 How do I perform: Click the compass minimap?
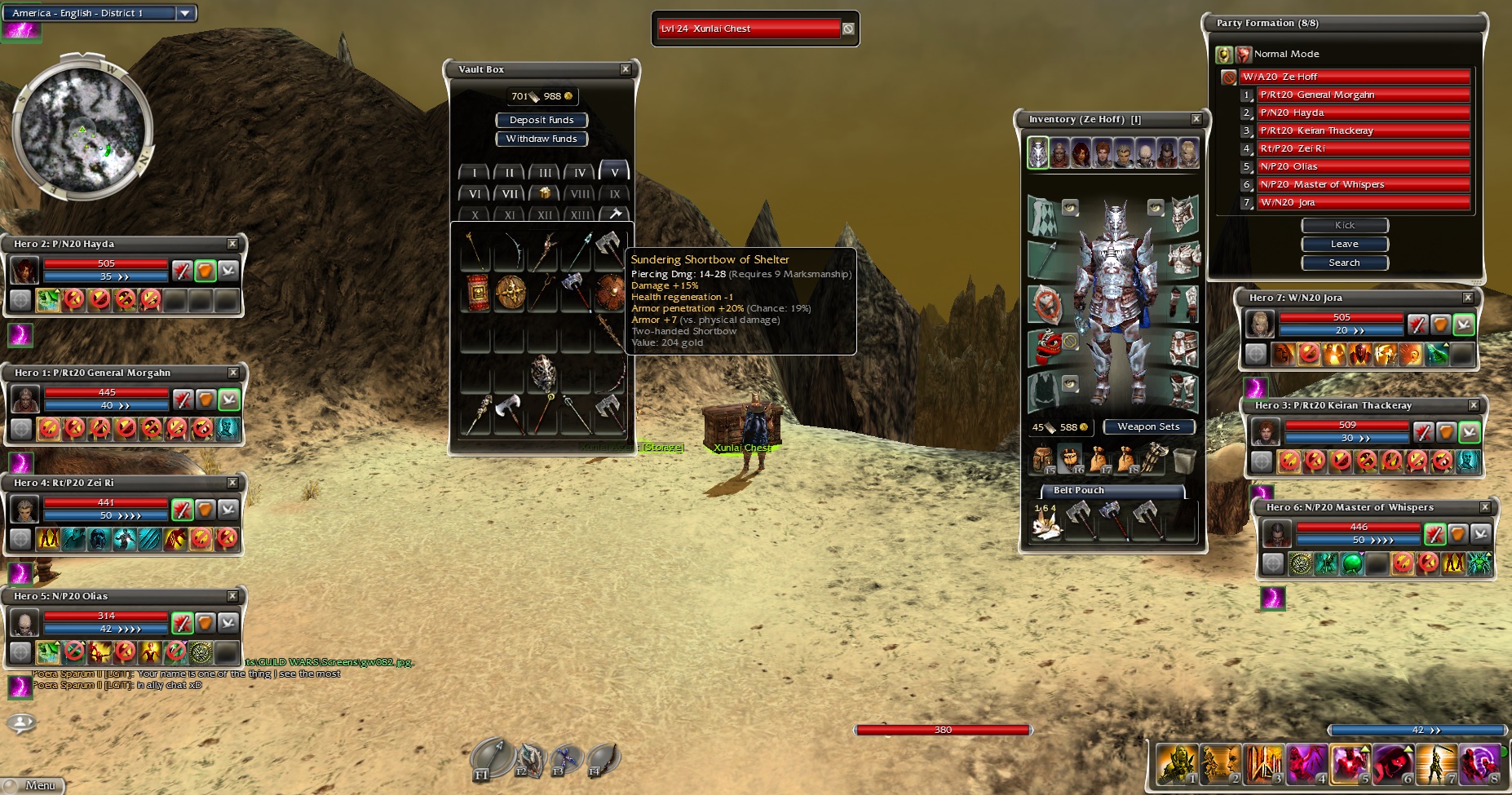[82, 128]
